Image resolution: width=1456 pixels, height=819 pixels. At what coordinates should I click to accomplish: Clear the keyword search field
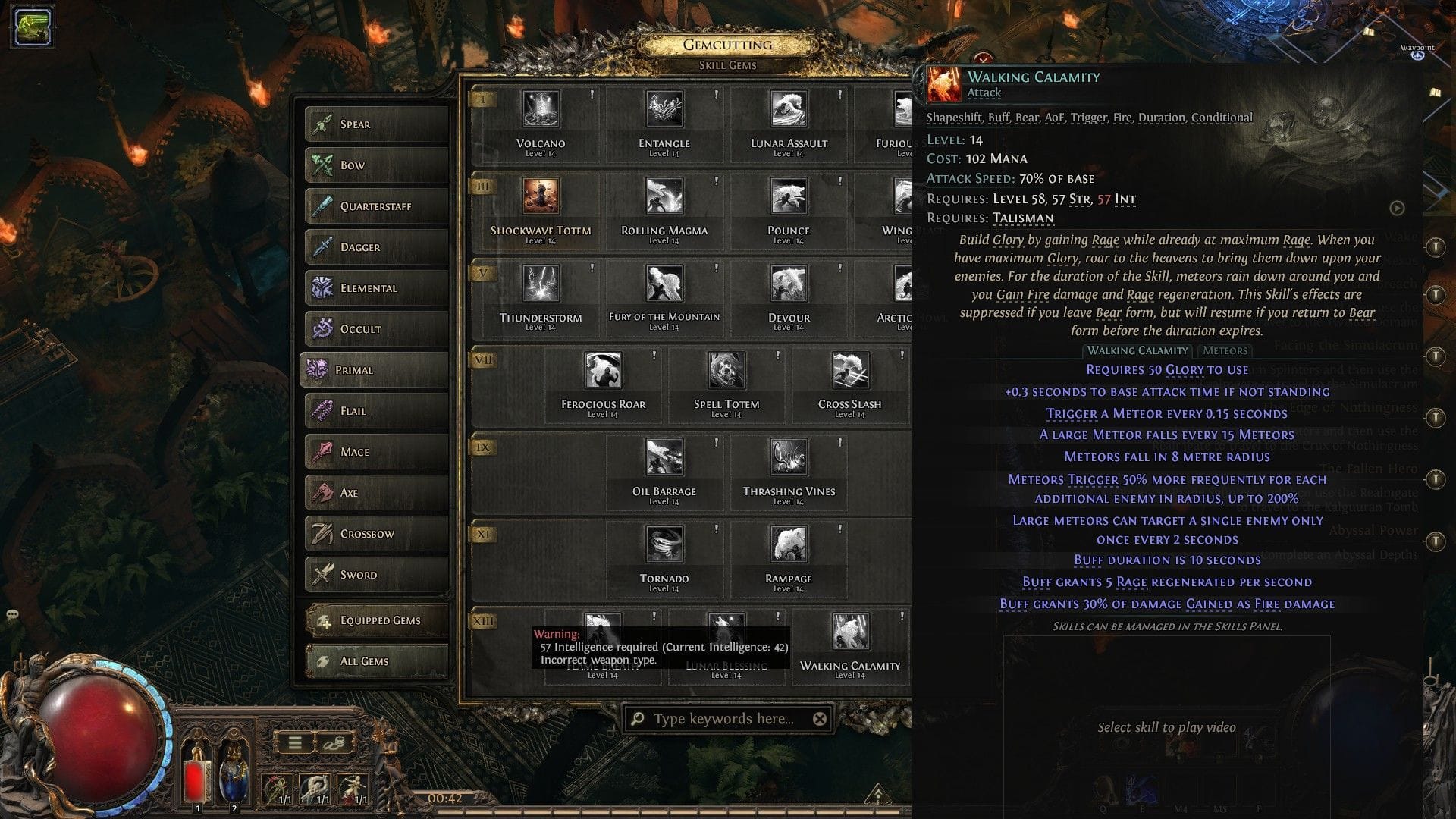pyautogui.click(x=821, y=717)
